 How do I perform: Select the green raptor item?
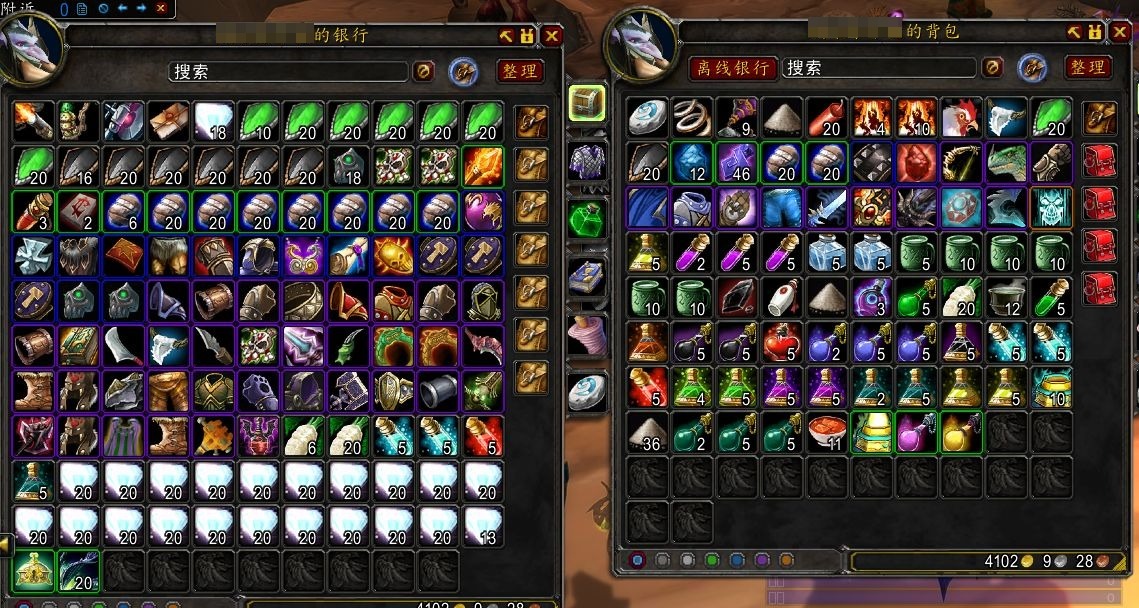point(1006,162)
